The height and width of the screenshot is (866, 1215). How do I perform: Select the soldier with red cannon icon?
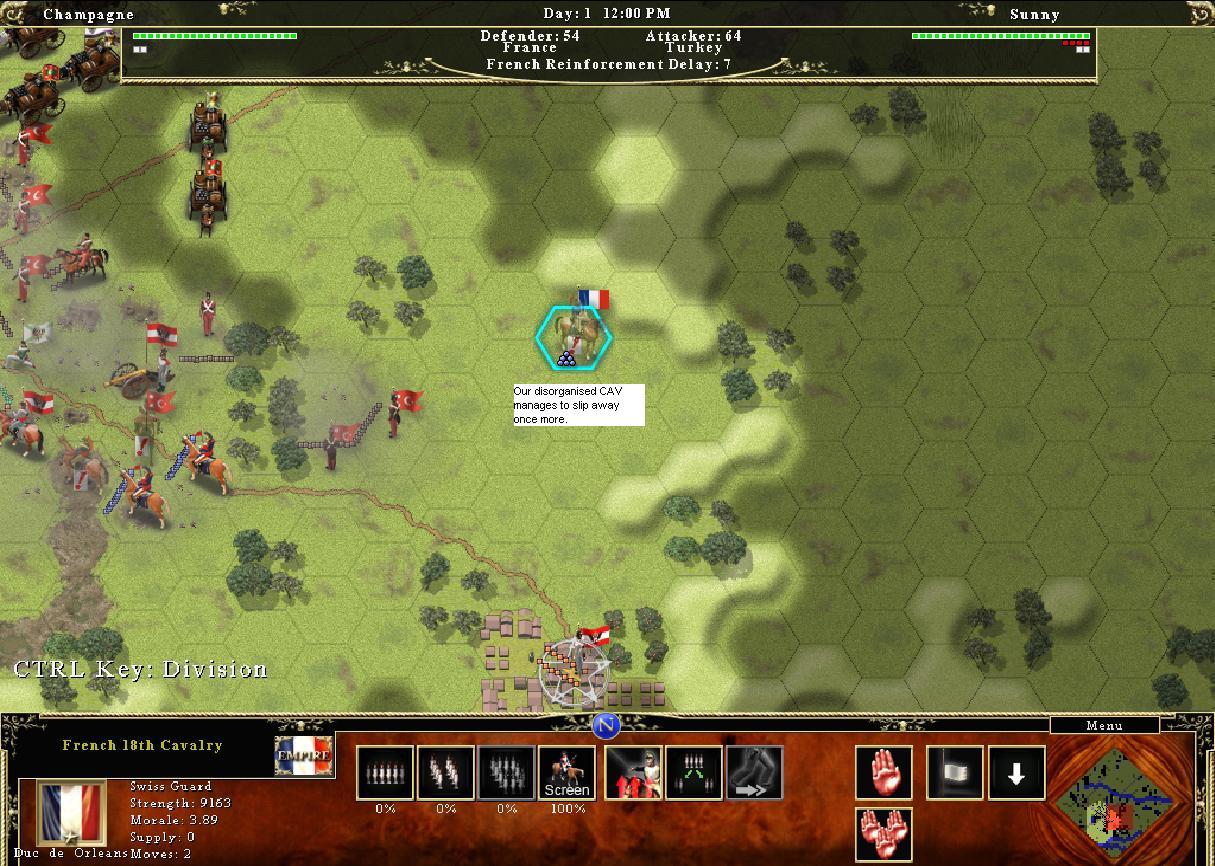click(633, 773)
